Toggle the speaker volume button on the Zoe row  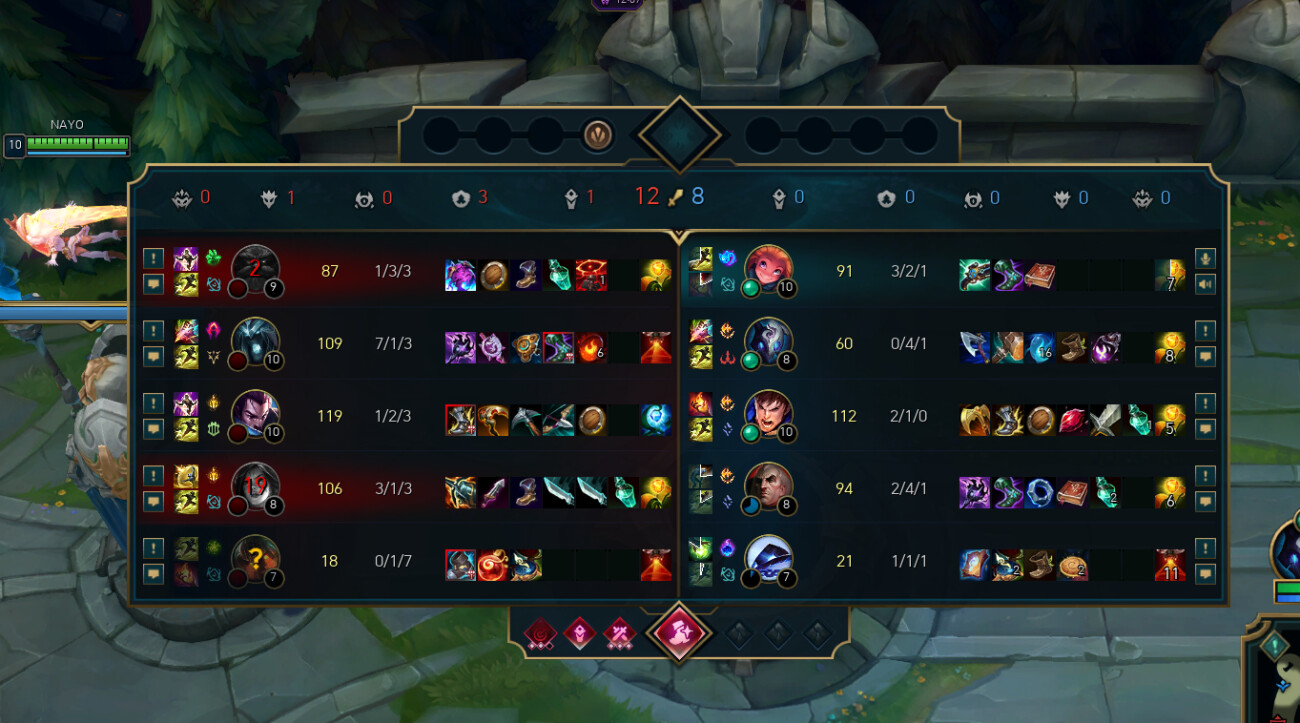(x=1205, y=283)
